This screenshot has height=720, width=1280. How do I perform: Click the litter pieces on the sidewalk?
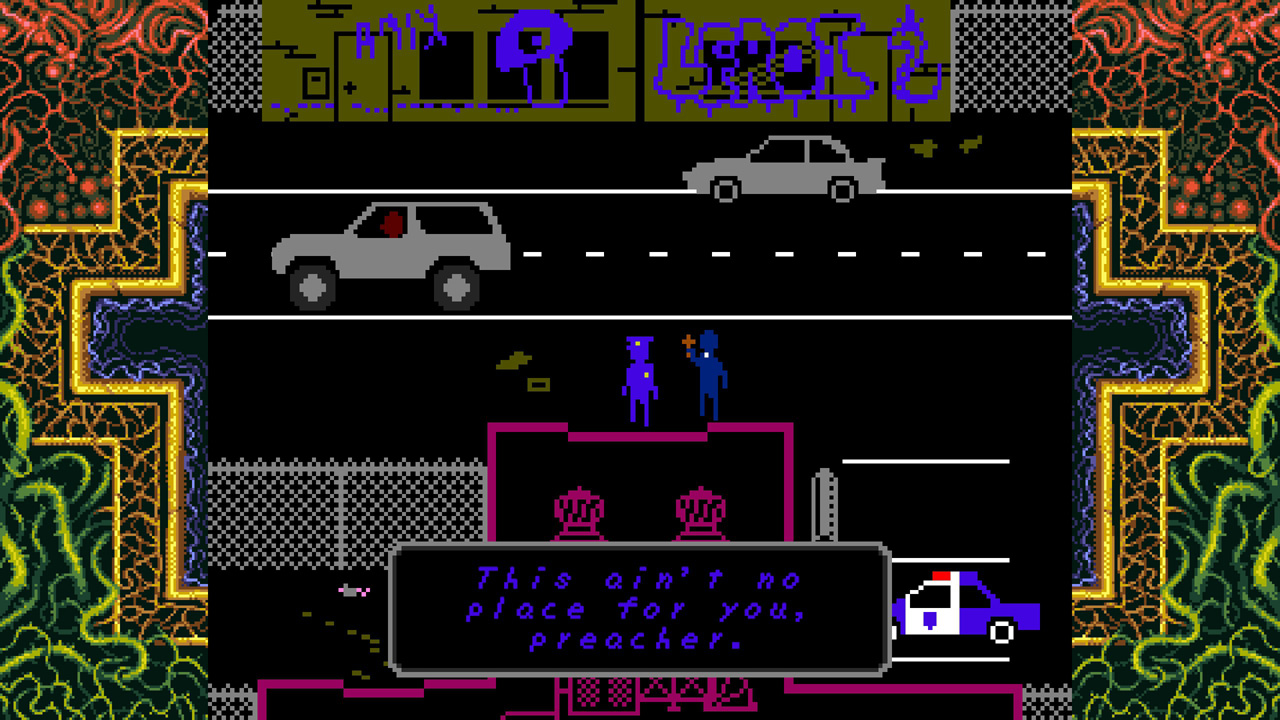[520, 365]
